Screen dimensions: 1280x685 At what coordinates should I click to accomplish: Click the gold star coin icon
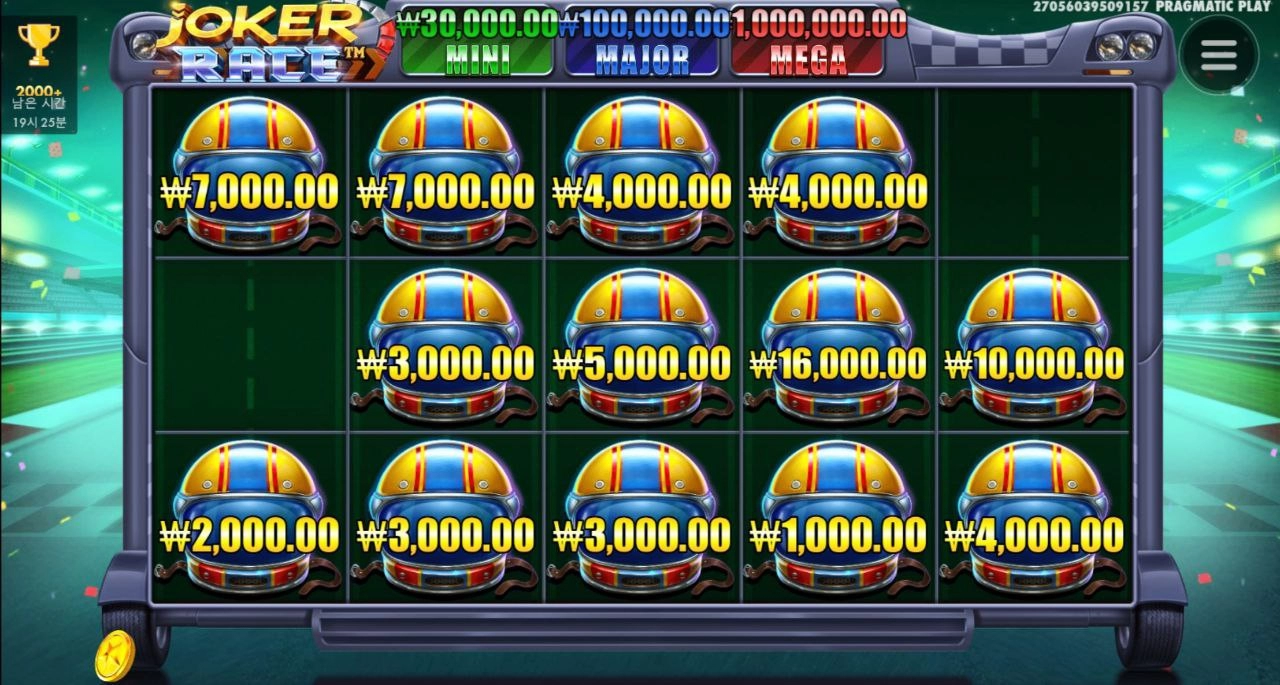[x=115, y=657]
